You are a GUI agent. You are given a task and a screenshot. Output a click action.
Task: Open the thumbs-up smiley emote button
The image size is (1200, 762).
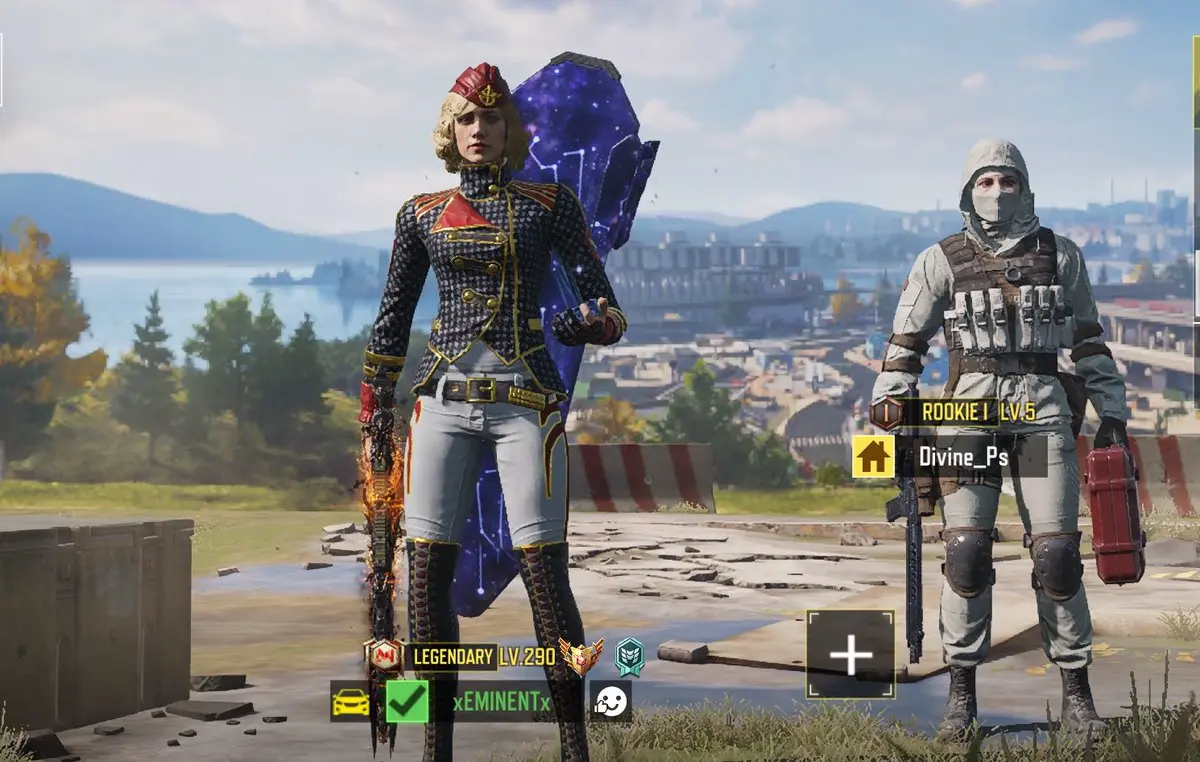click(x=609, y=701)
